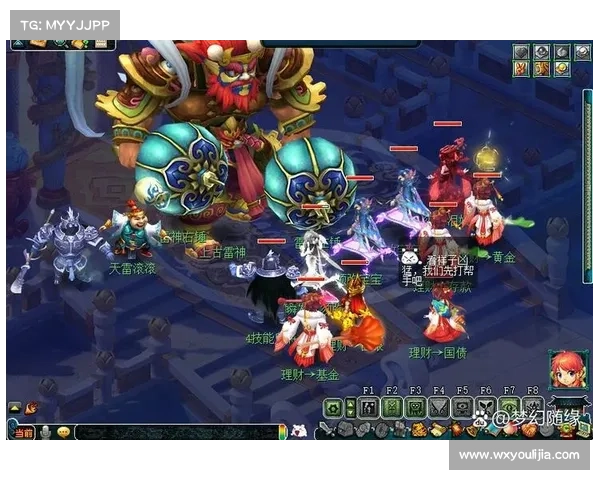This screenshot has height=480, width=600.
Task: Use the skill in the F3 slot
Action: coord(415,407)
